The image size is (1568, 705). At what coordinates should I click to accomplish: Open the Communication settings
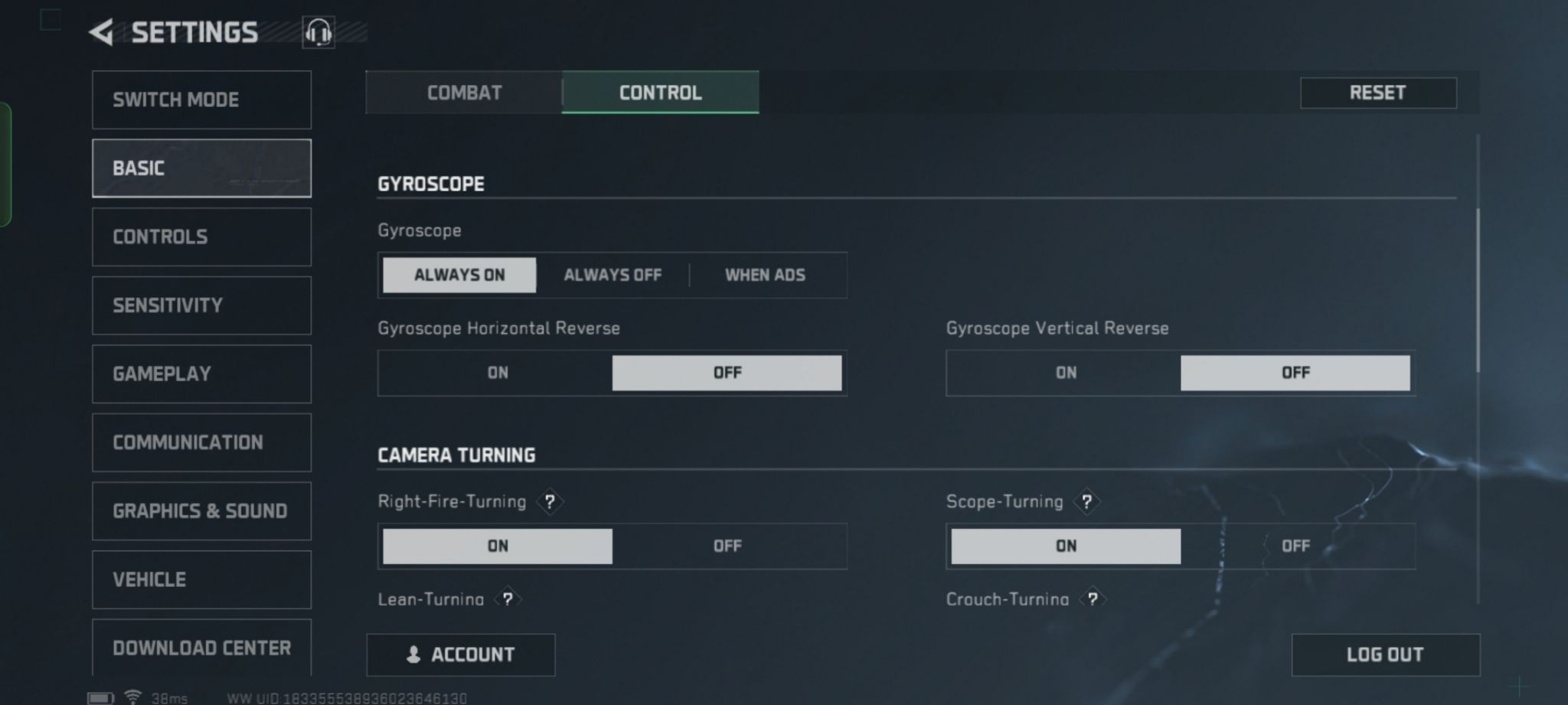(201, 442)
